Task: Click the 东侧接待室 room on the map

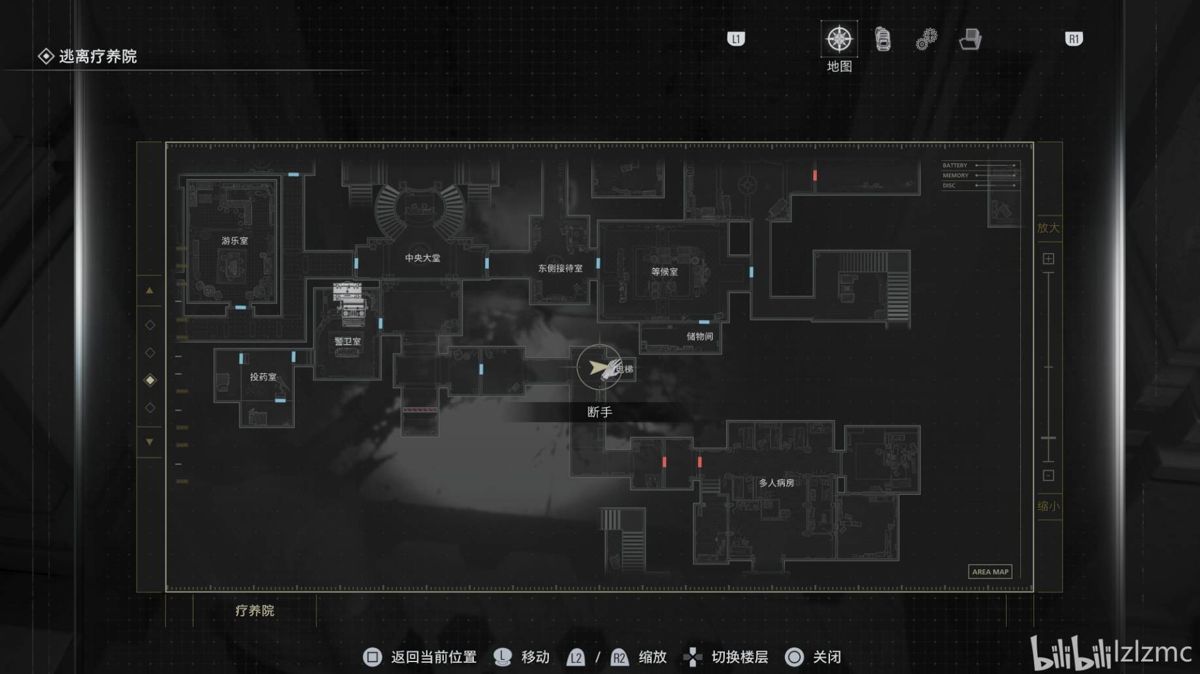Action: pos(560,268)
